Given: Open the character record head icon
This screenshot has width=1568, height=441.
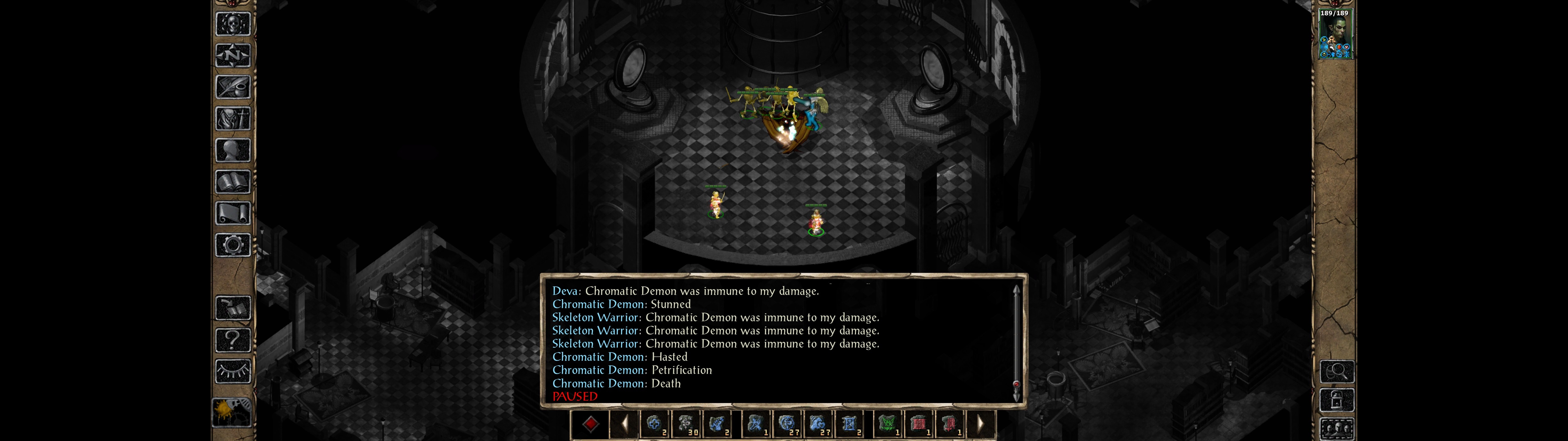Looking at the screenshot, I should tap(232, 150).
